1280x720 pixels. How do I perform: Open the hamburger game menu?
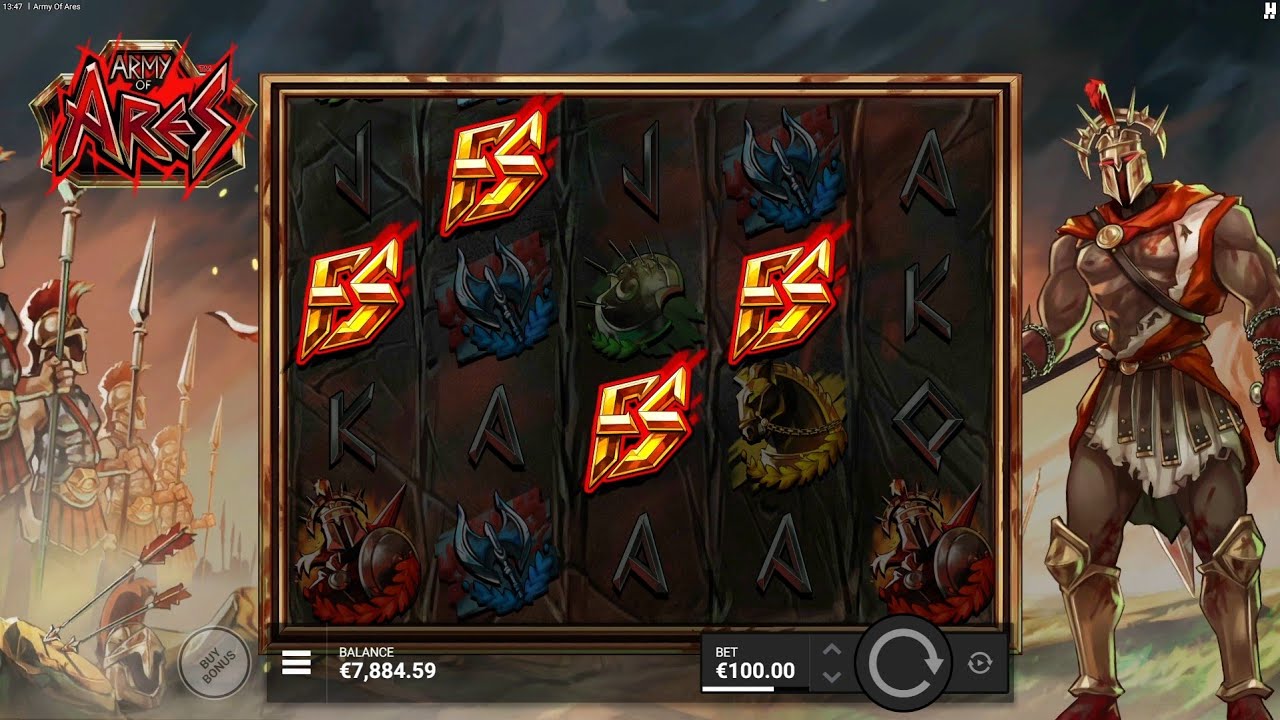click(295, 660)
